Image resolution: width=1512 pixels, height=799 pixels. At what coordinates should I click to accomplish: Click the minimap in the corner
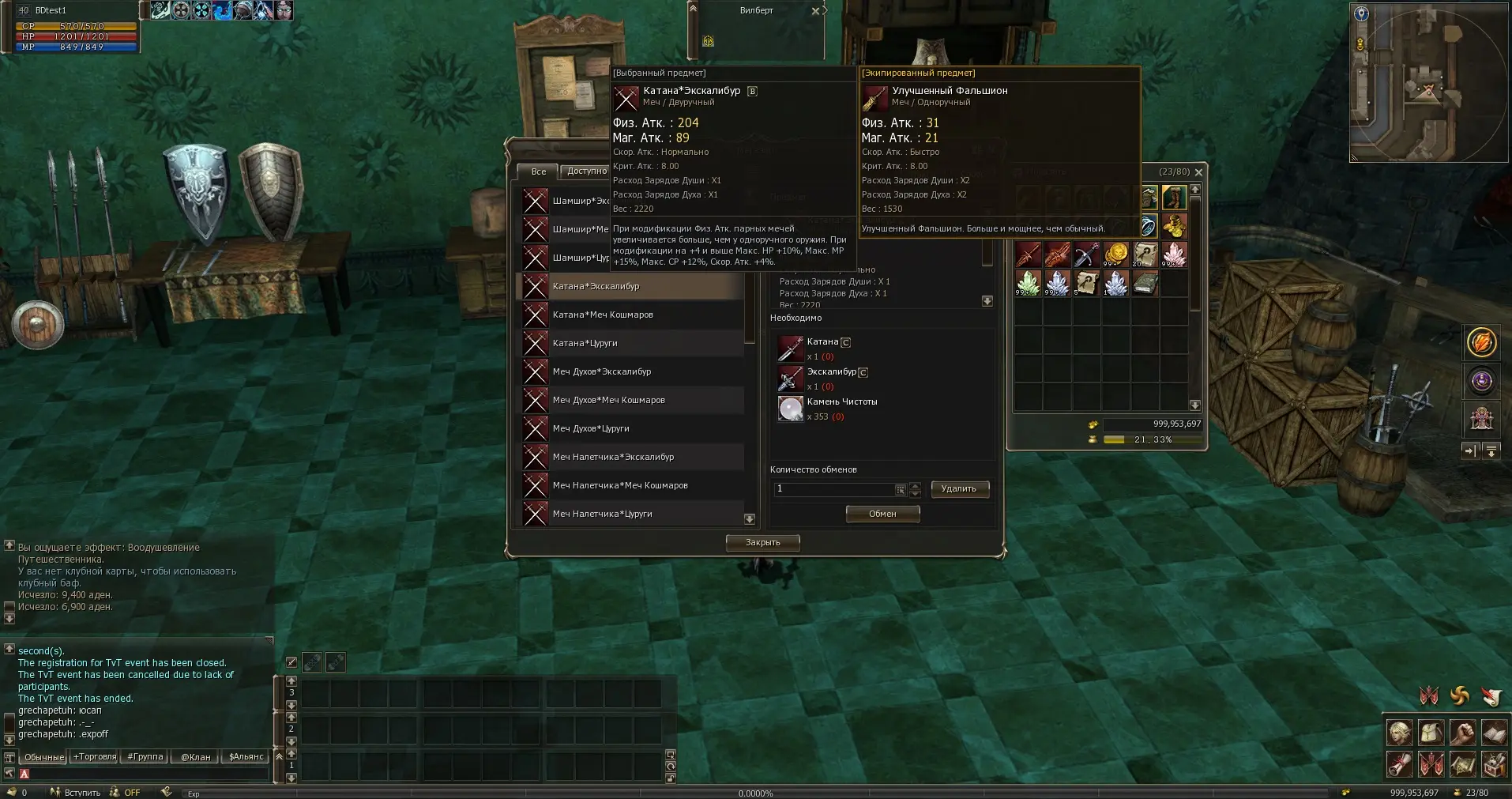(x=1427, y=81)
